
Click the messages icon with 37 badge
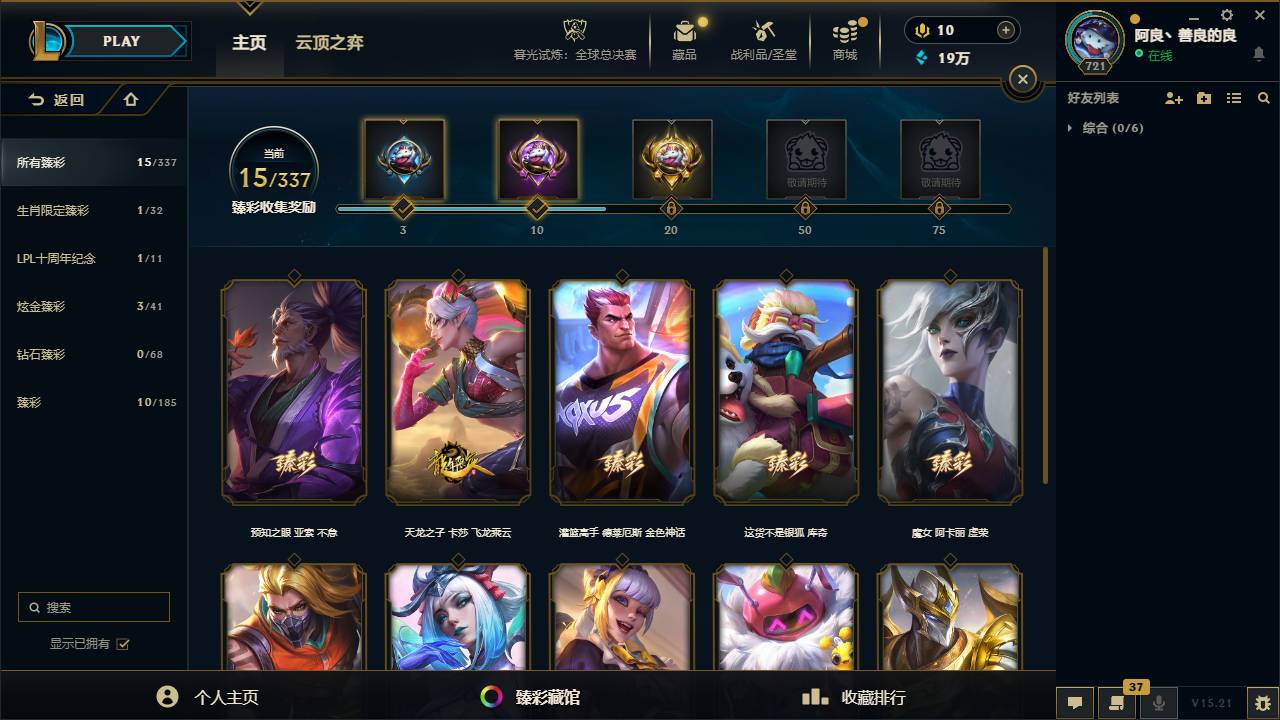1117,704
